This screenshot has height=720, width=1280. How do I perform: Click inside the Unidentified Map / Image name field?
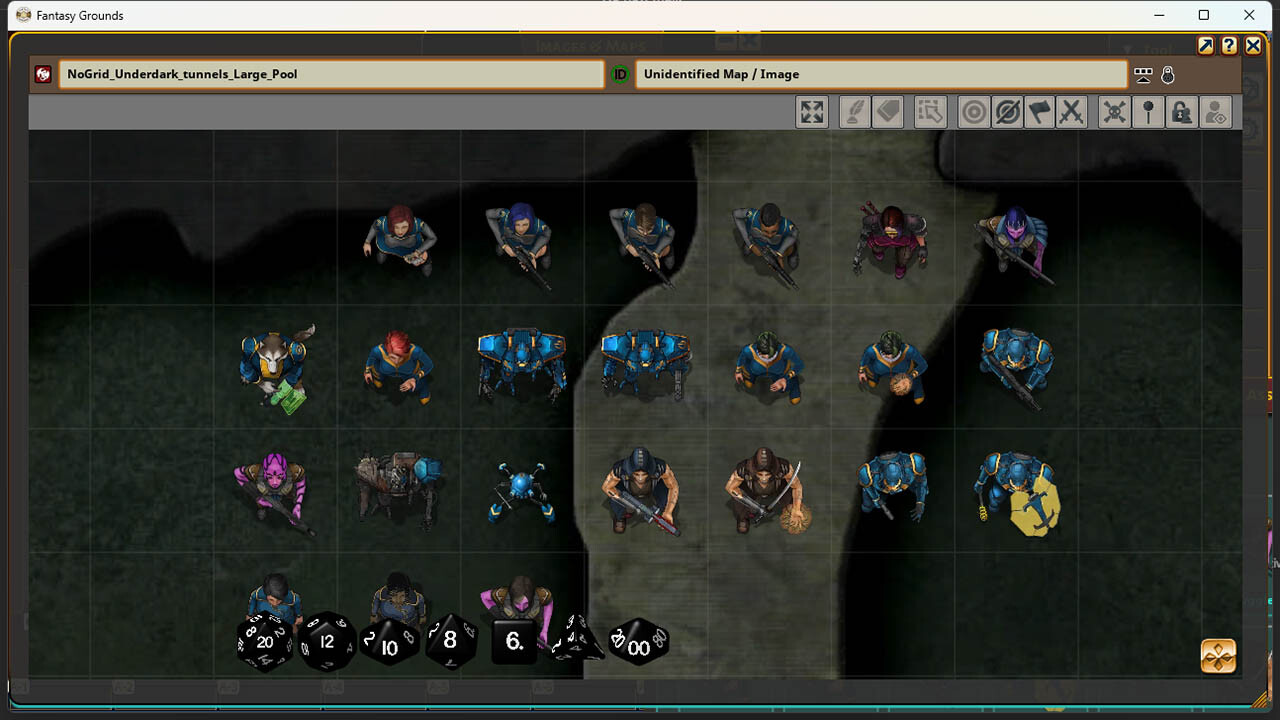pos(880,74)
